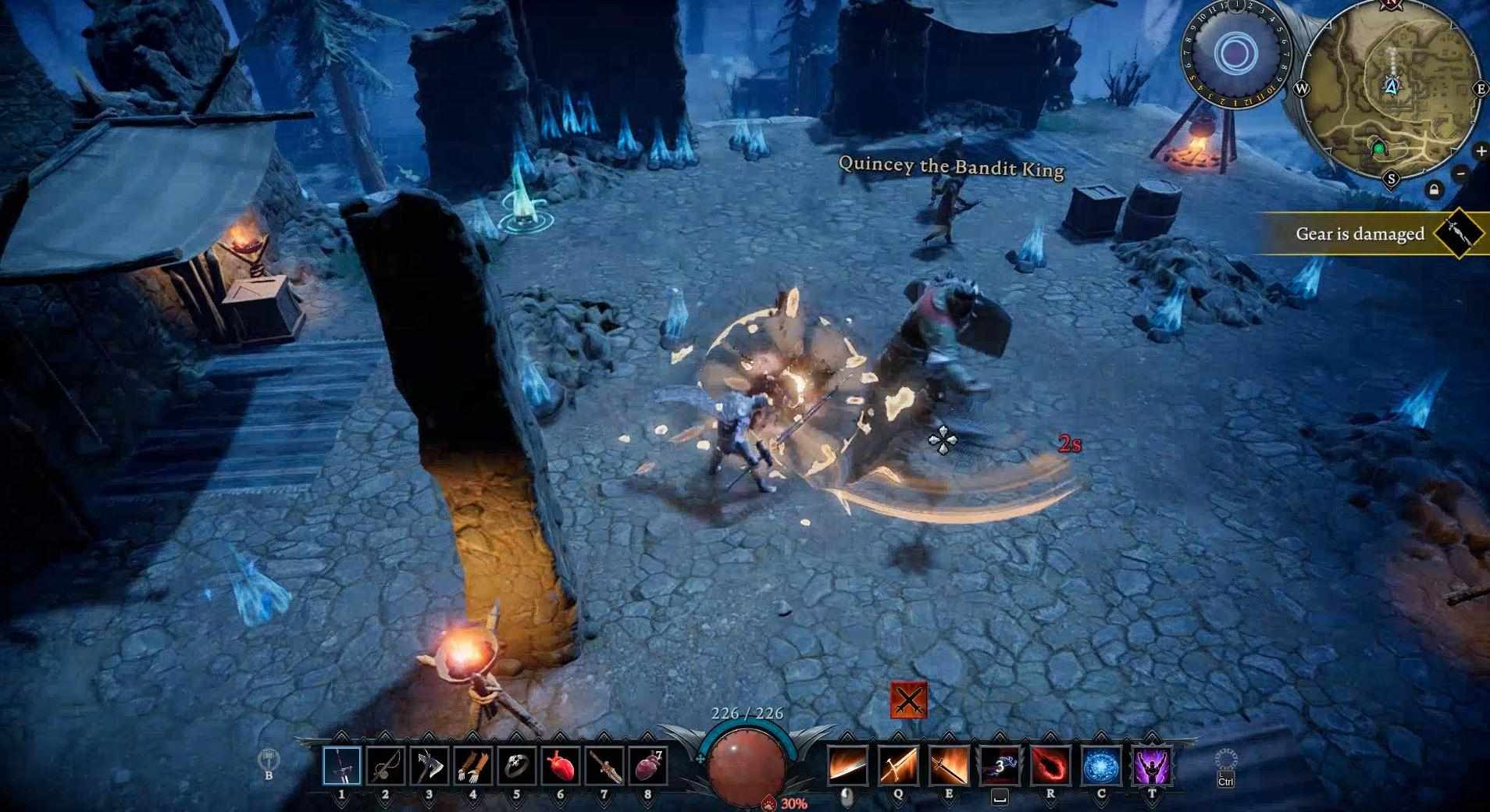Select the crossbow hotbar slot
This screenshot has height=812, width=1490.
pos(385,766)
